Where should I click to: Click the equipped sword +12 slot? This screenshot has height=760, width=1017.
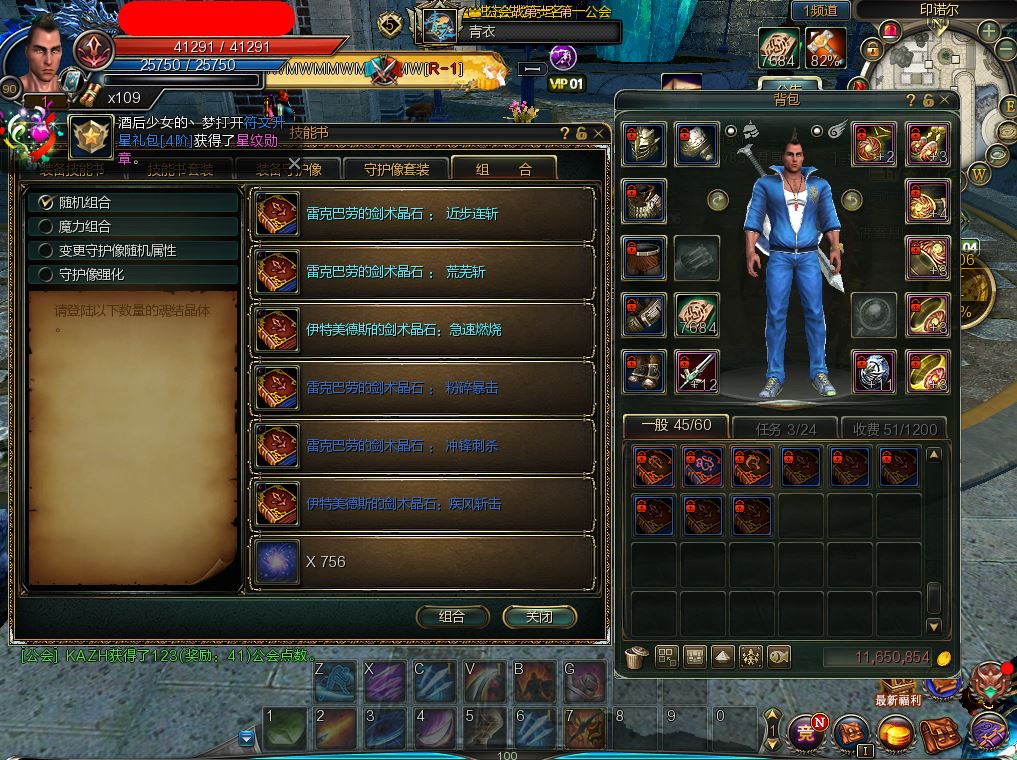click(697, 371)
